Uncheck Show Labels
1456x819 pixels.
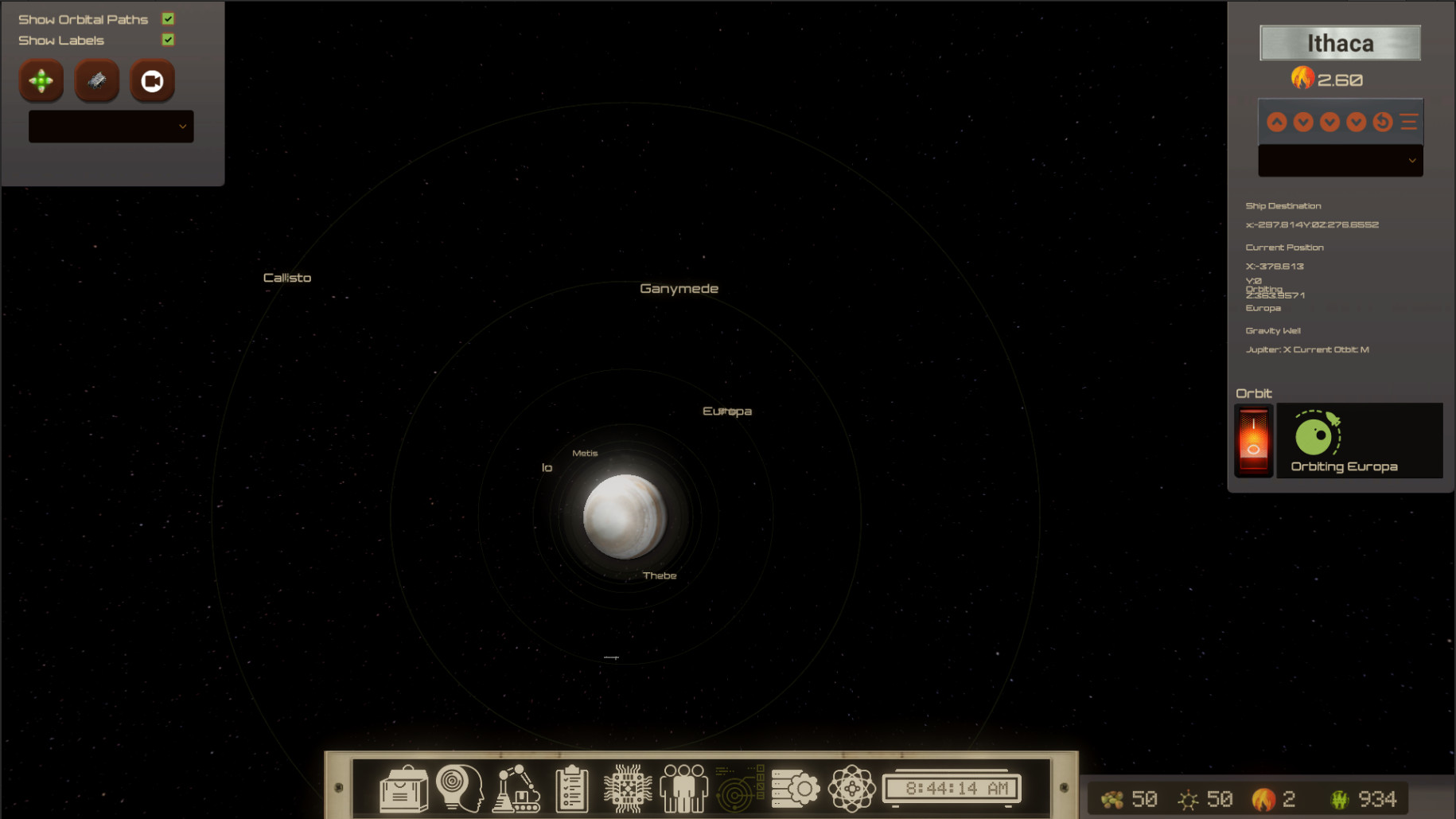[167, 39]
